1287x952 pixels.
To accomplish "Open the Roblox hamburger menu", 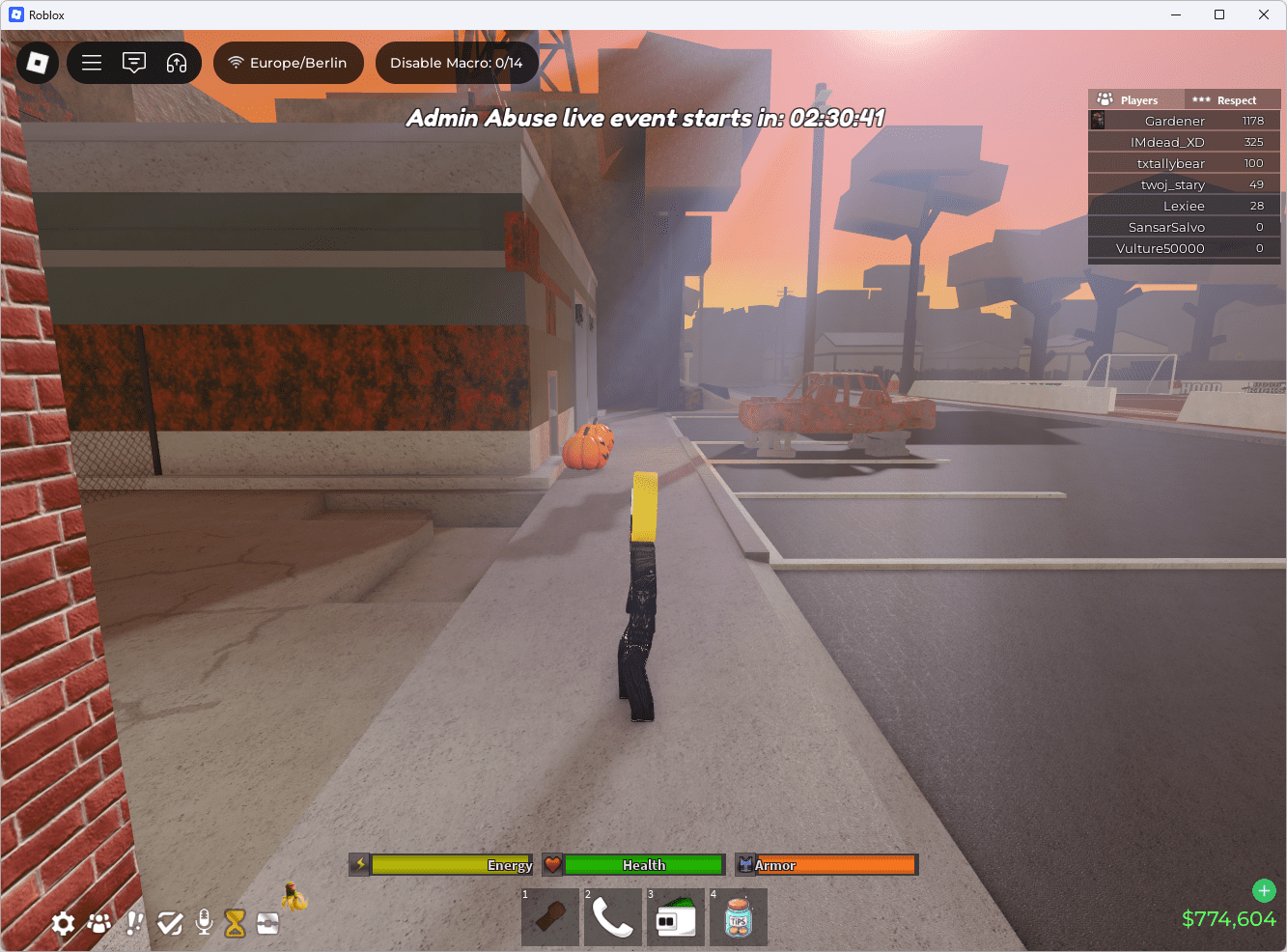I will coord(92,62).
